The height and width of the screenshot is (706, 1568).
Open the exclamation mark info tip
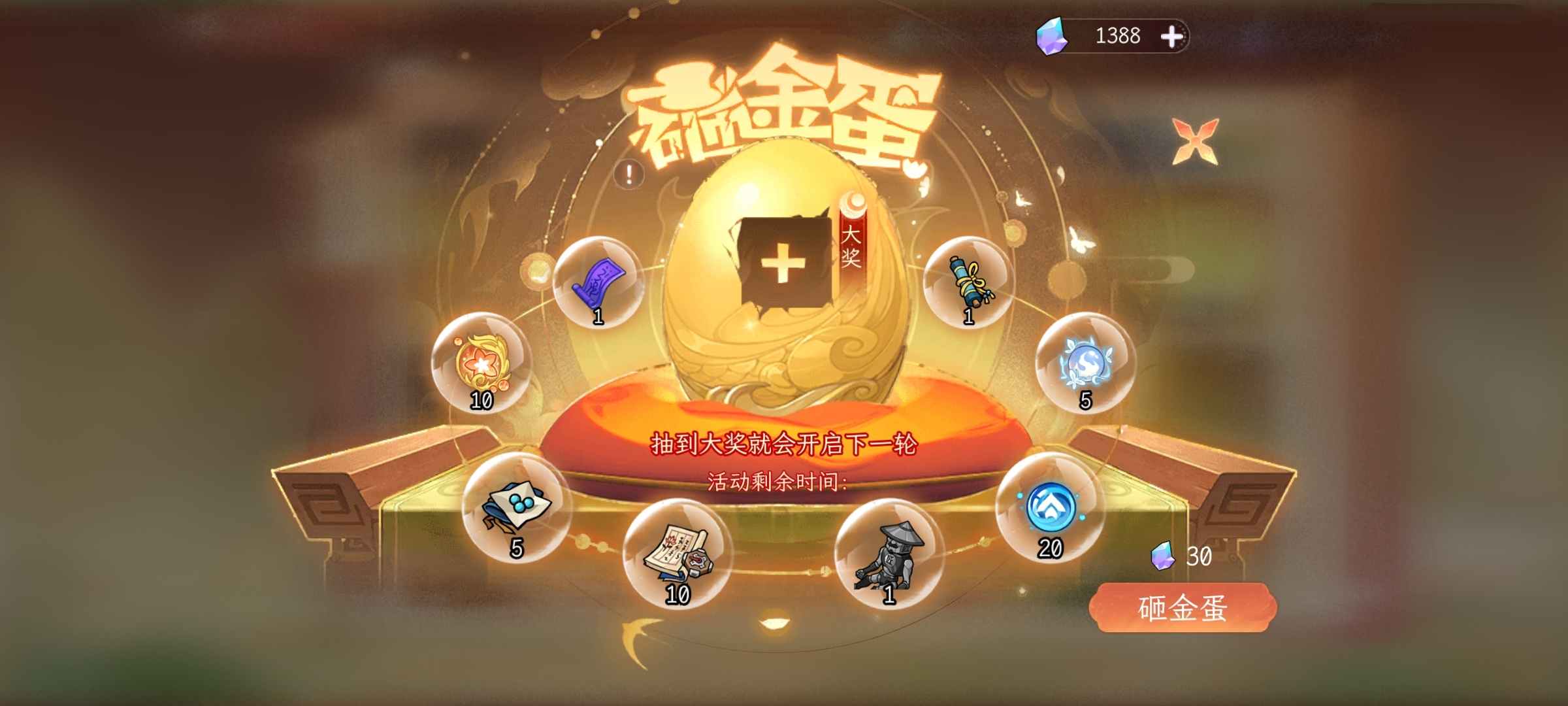point(629,175)
